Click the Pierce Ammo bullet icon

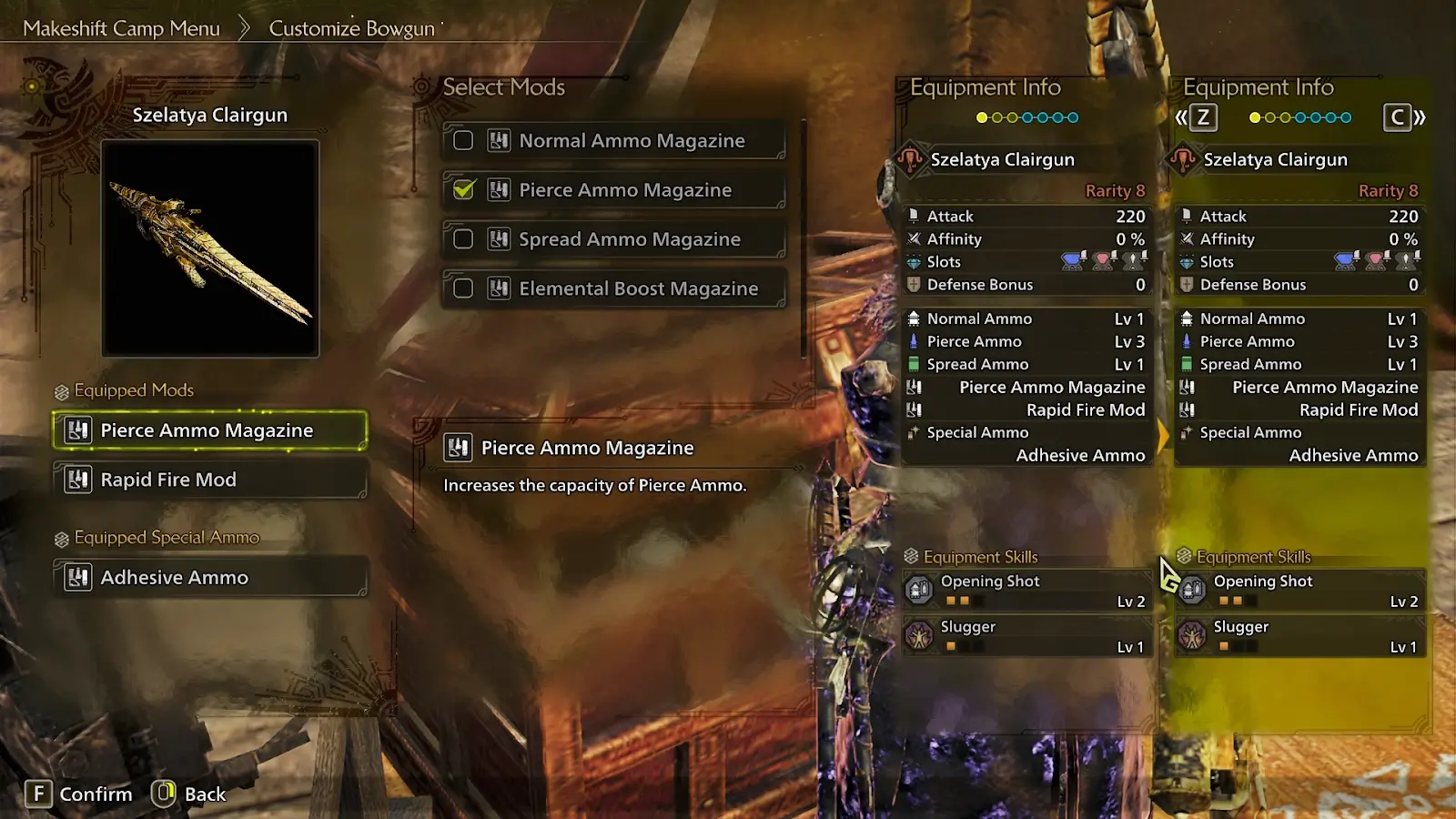click(x=914, y=341)
